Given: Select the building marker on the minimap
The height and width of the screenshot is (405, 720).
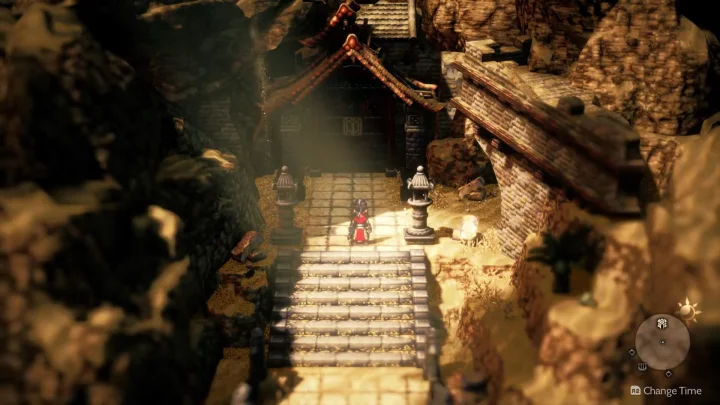Looking at the screenshot, I should 663,323.
